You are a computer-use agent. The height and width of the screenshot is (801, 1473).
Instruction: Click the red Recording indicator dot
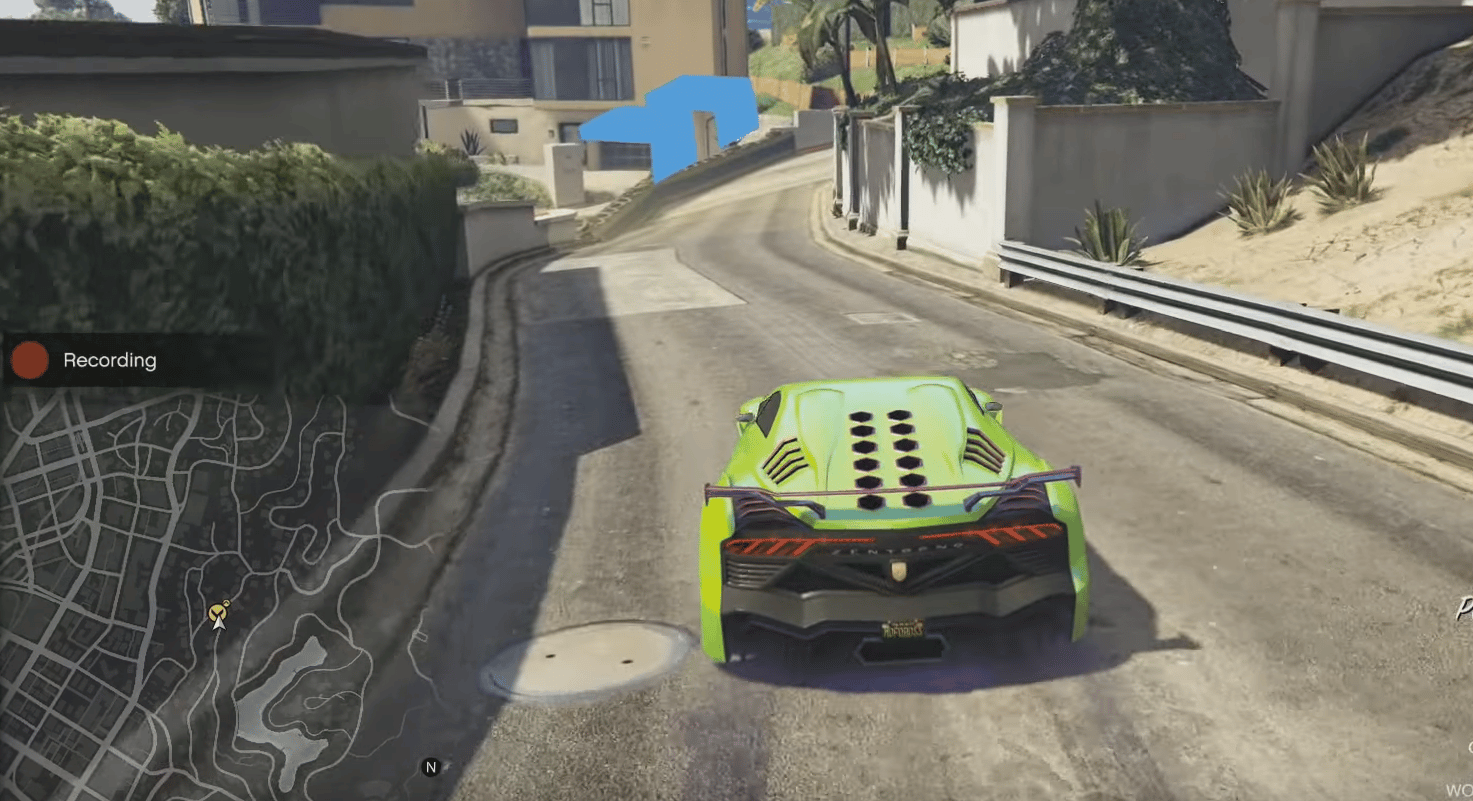point(29,360)
